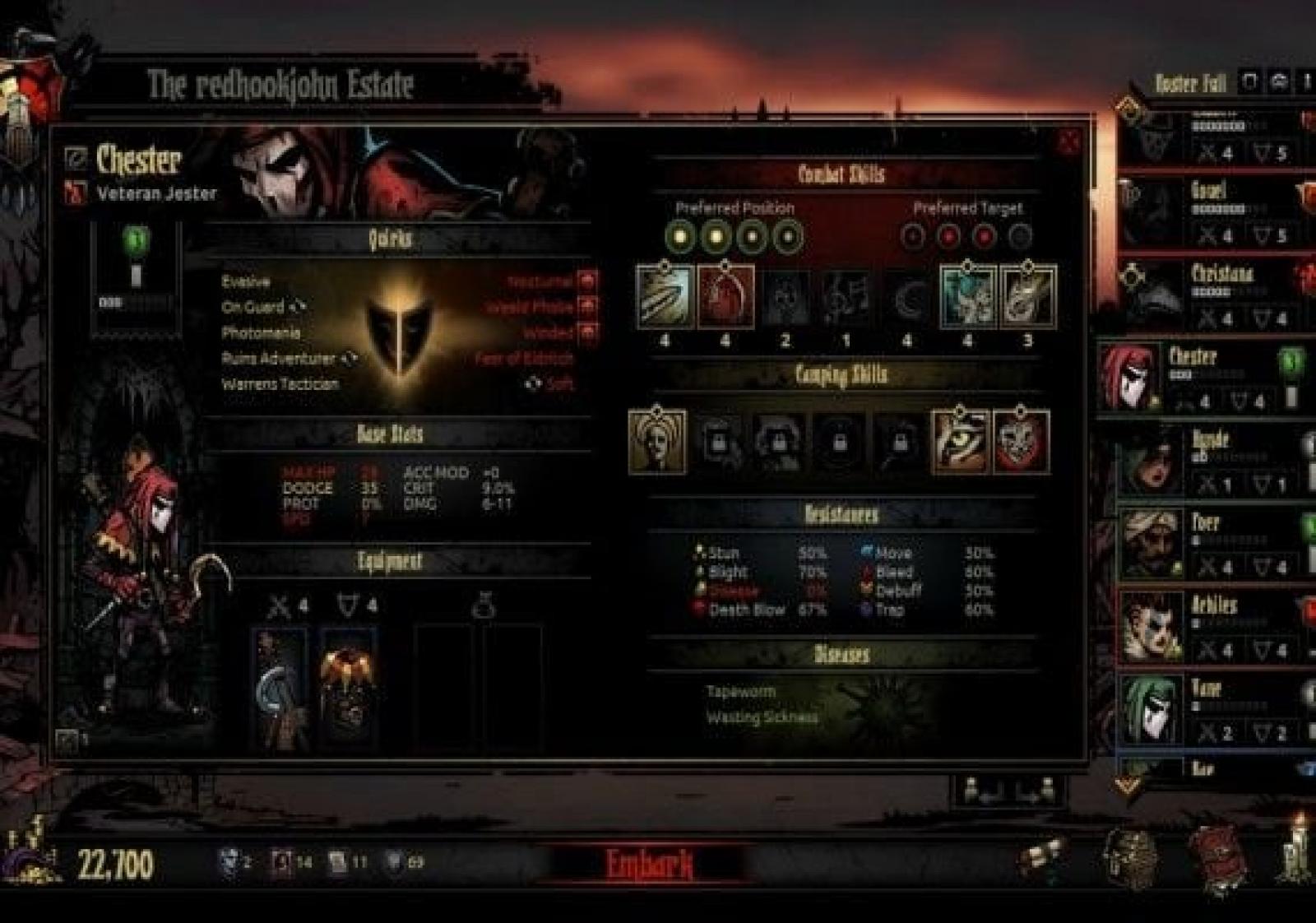Show the previous hero with the arrow

tap(984, 791)
